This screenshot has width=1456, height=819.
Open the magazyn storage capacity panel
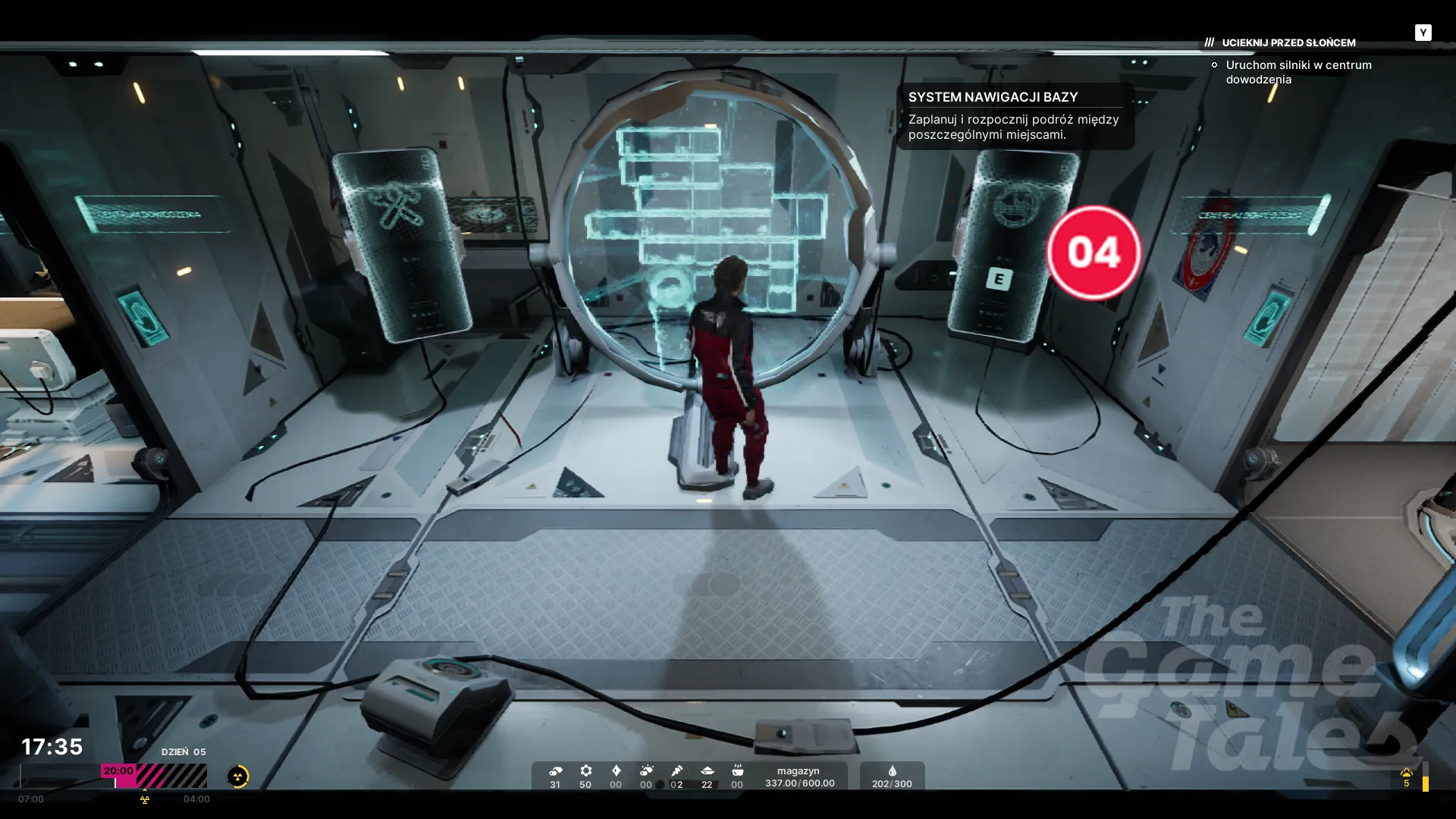pyautogui.click(x=799, y=777)
